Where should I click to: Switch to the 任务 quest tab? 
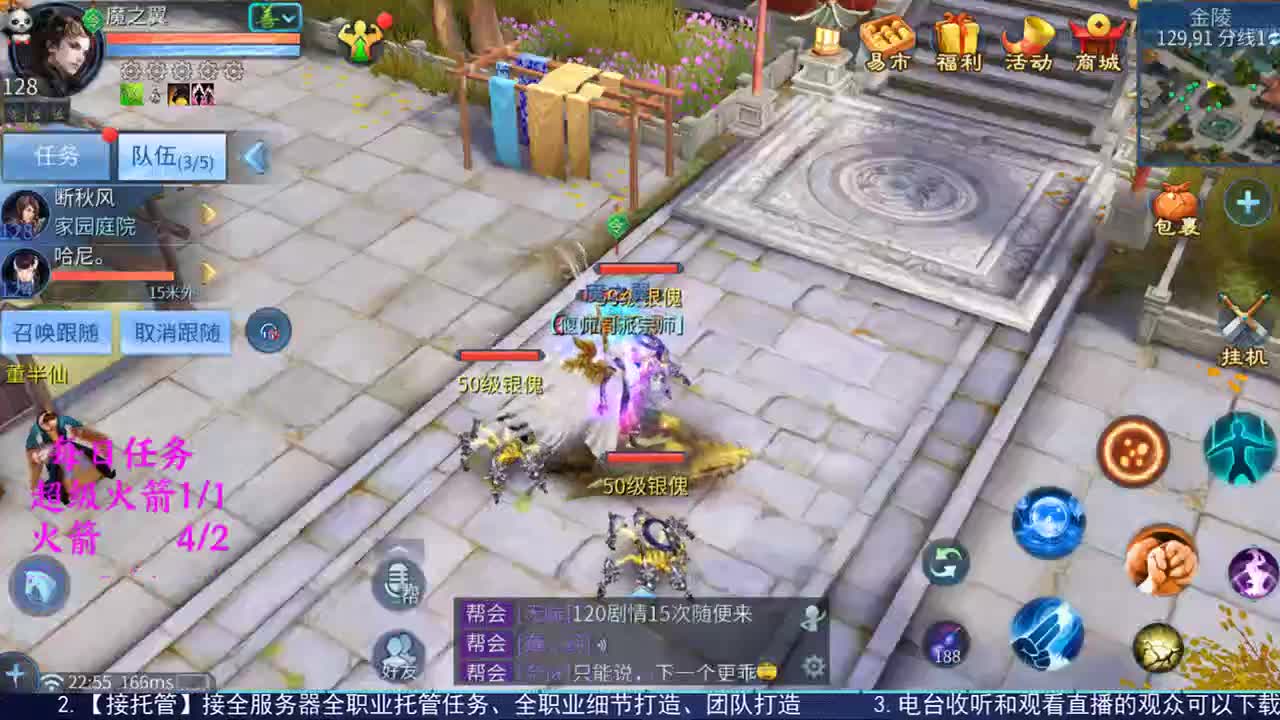57,156
